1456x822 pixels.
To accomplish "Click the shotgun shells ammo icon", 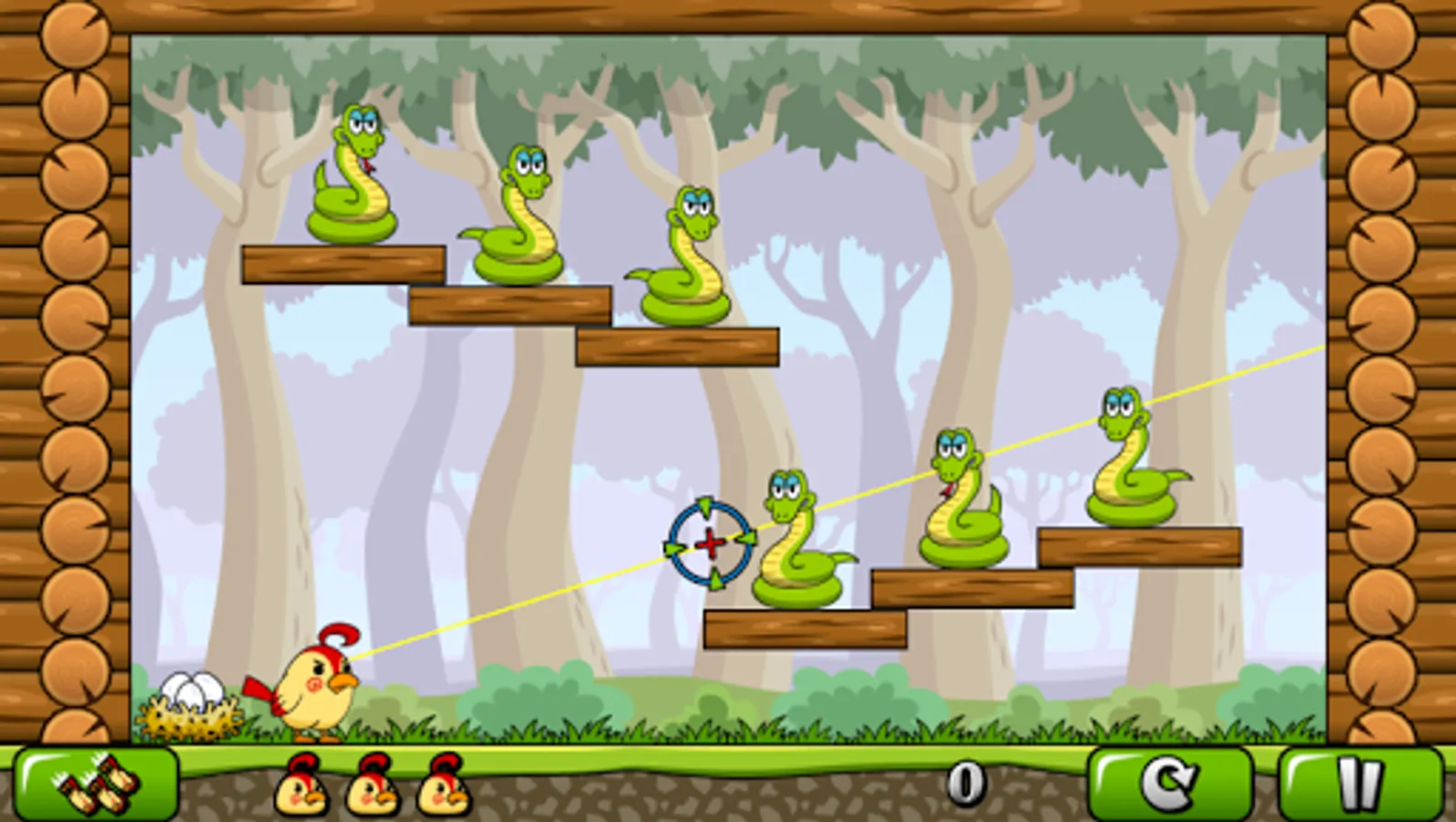I will click(96, 785).
